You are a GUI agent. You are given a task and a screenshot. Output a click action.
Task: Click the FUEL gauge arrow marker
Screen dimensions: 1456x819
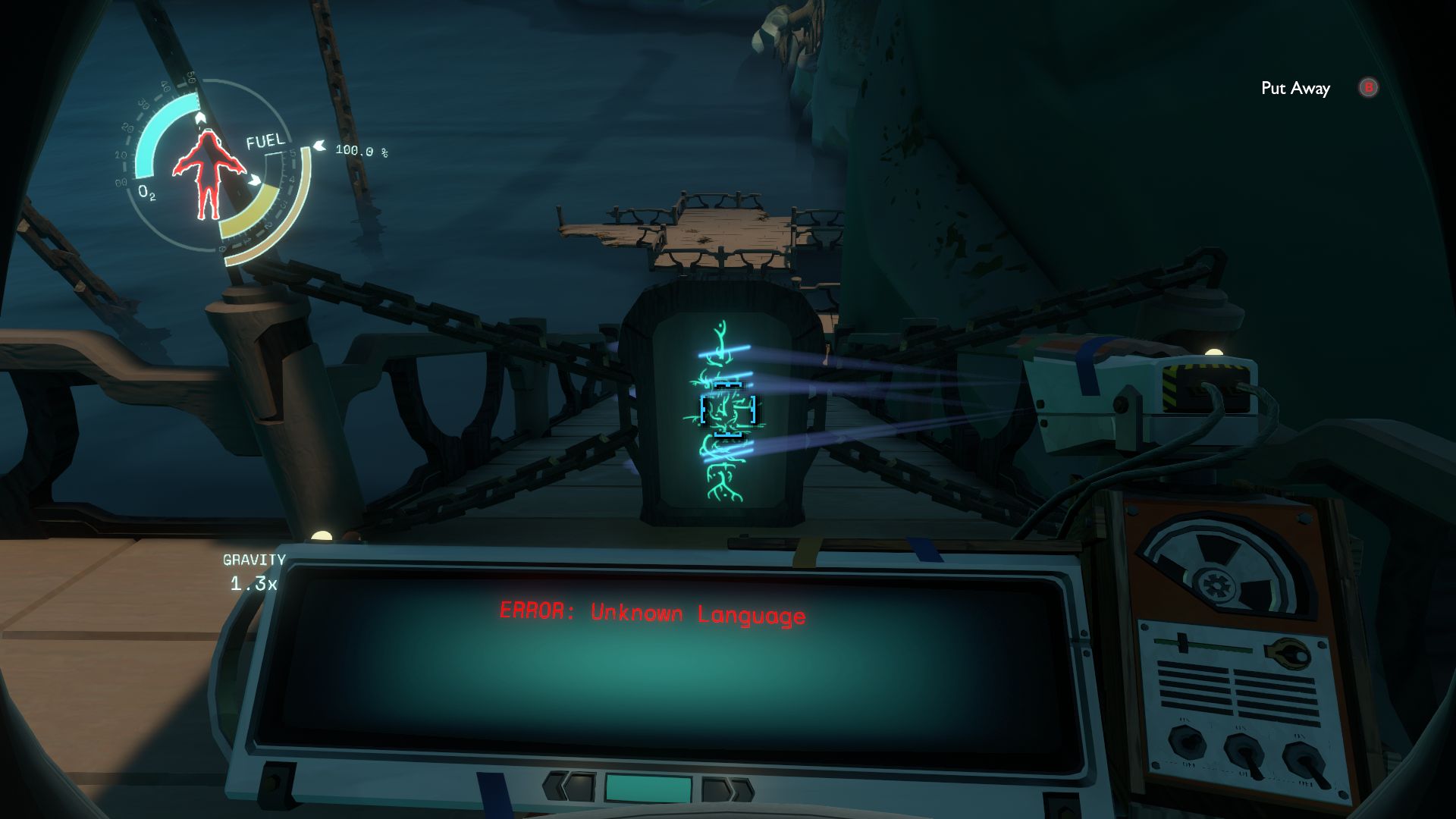point(318,146)
